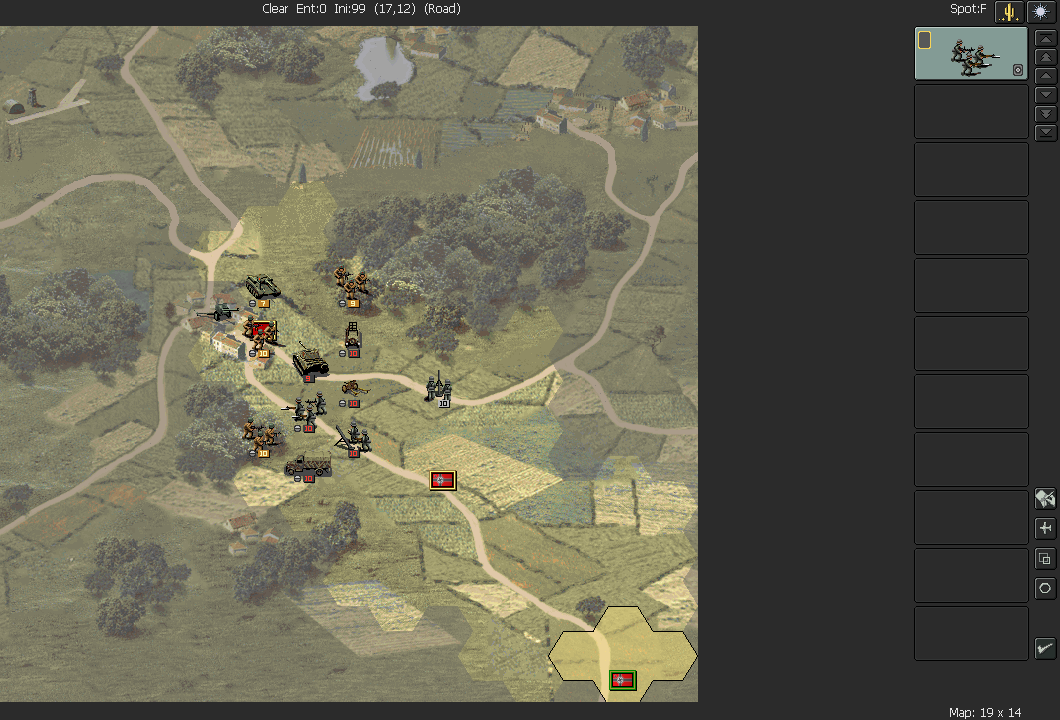
Task: Move unit list up one with single up arrow
Action: pyautogui.click(x=1045, y=76)
